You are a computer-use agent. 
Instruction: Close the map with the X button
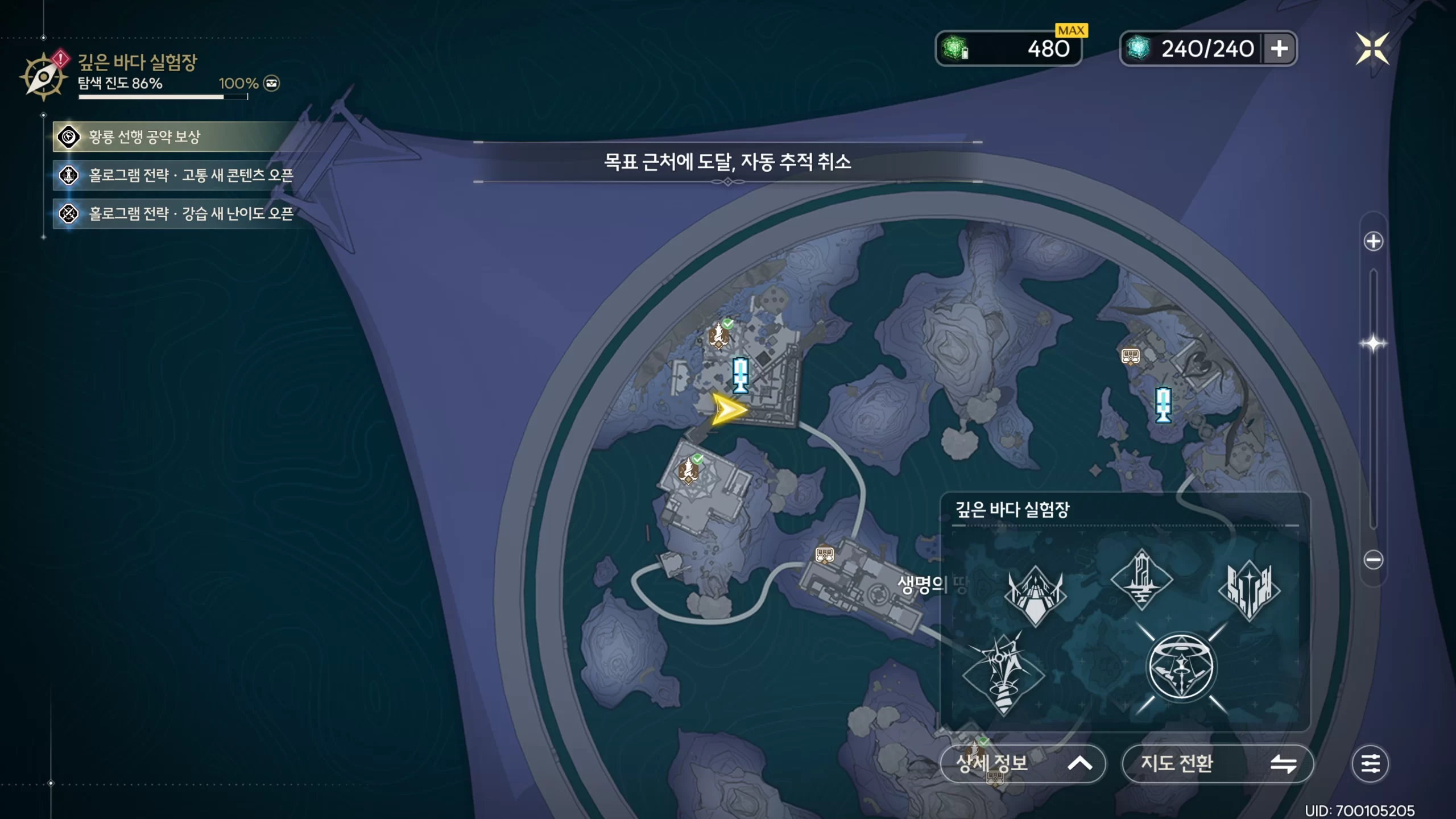(1372, 48)
